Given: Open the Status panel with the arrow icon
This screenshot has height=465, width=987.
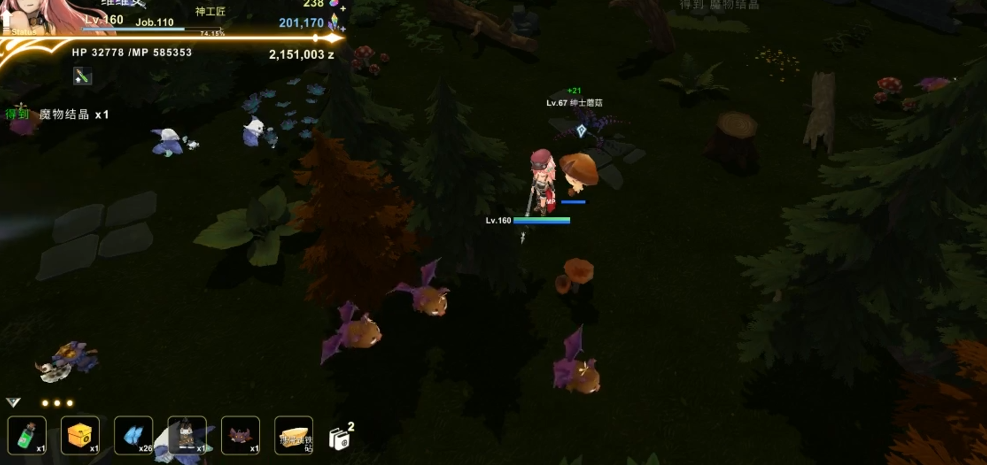Looking at the screenshot, I should (8, 23).
